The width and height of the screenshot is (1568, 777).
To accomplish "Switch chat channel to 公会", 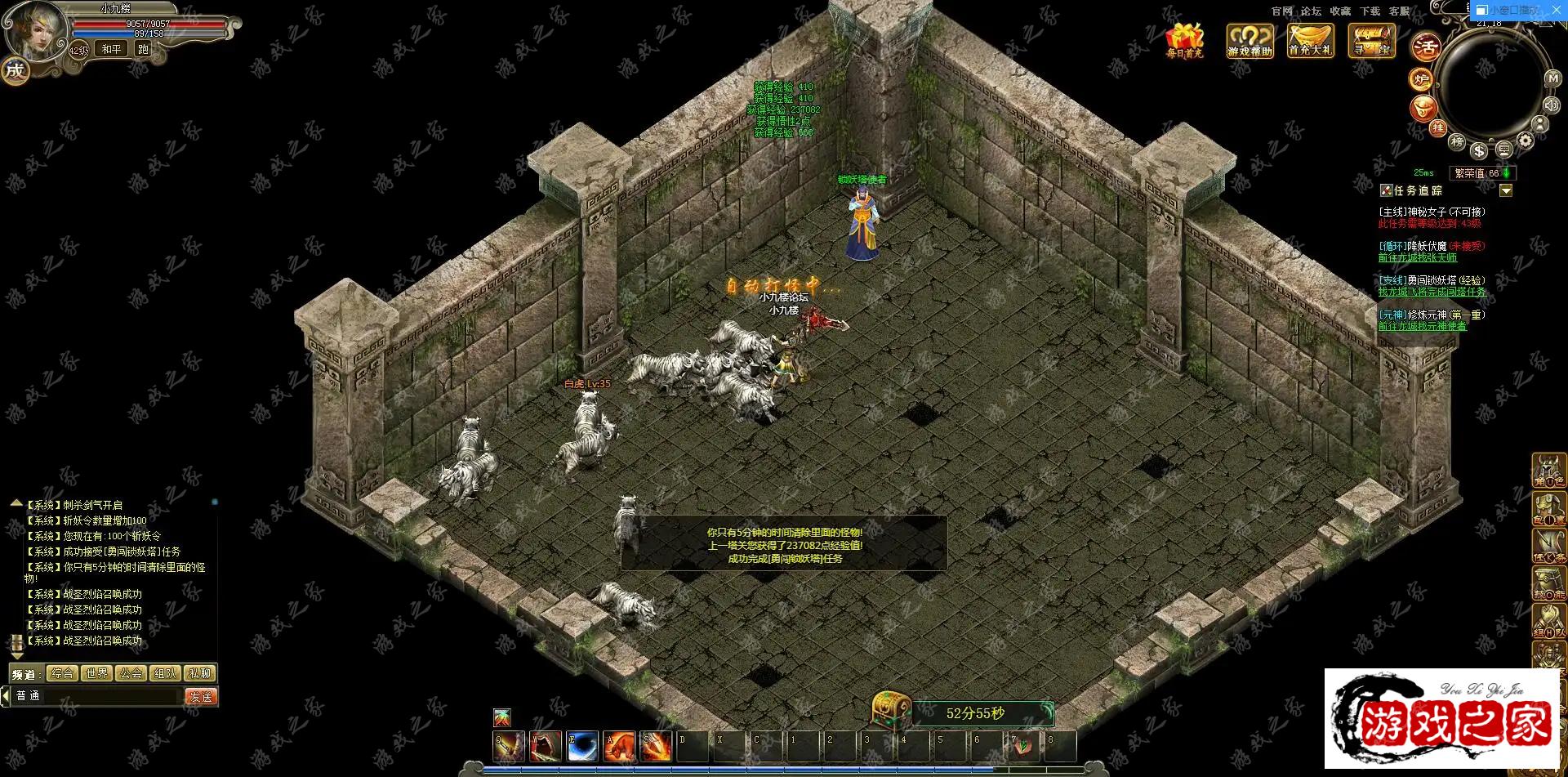I will (x=131, y=673).
